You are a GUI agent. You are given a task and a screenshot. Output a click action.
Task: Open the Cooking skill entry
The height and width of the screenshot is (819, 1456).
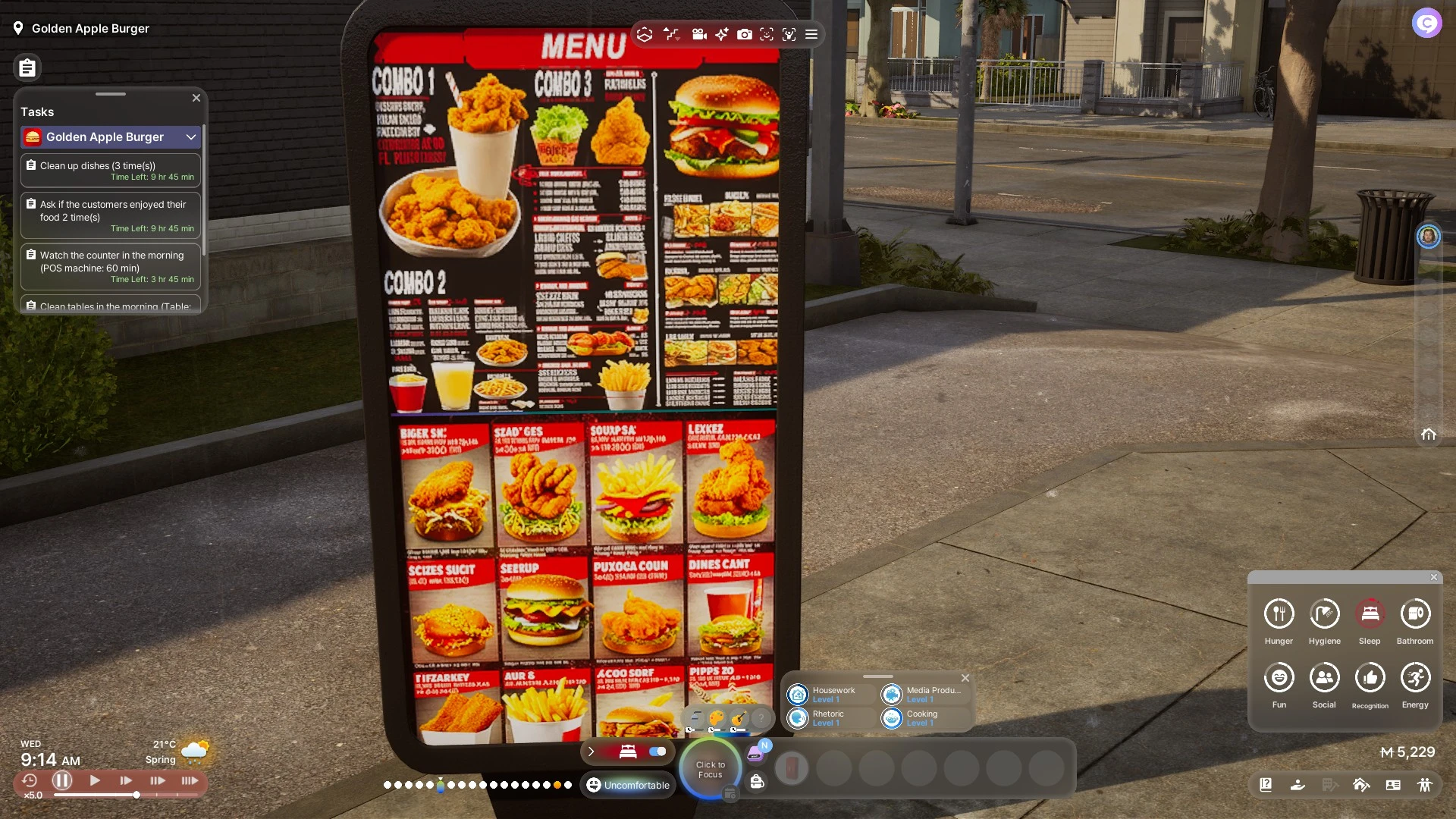pos(922,717)
